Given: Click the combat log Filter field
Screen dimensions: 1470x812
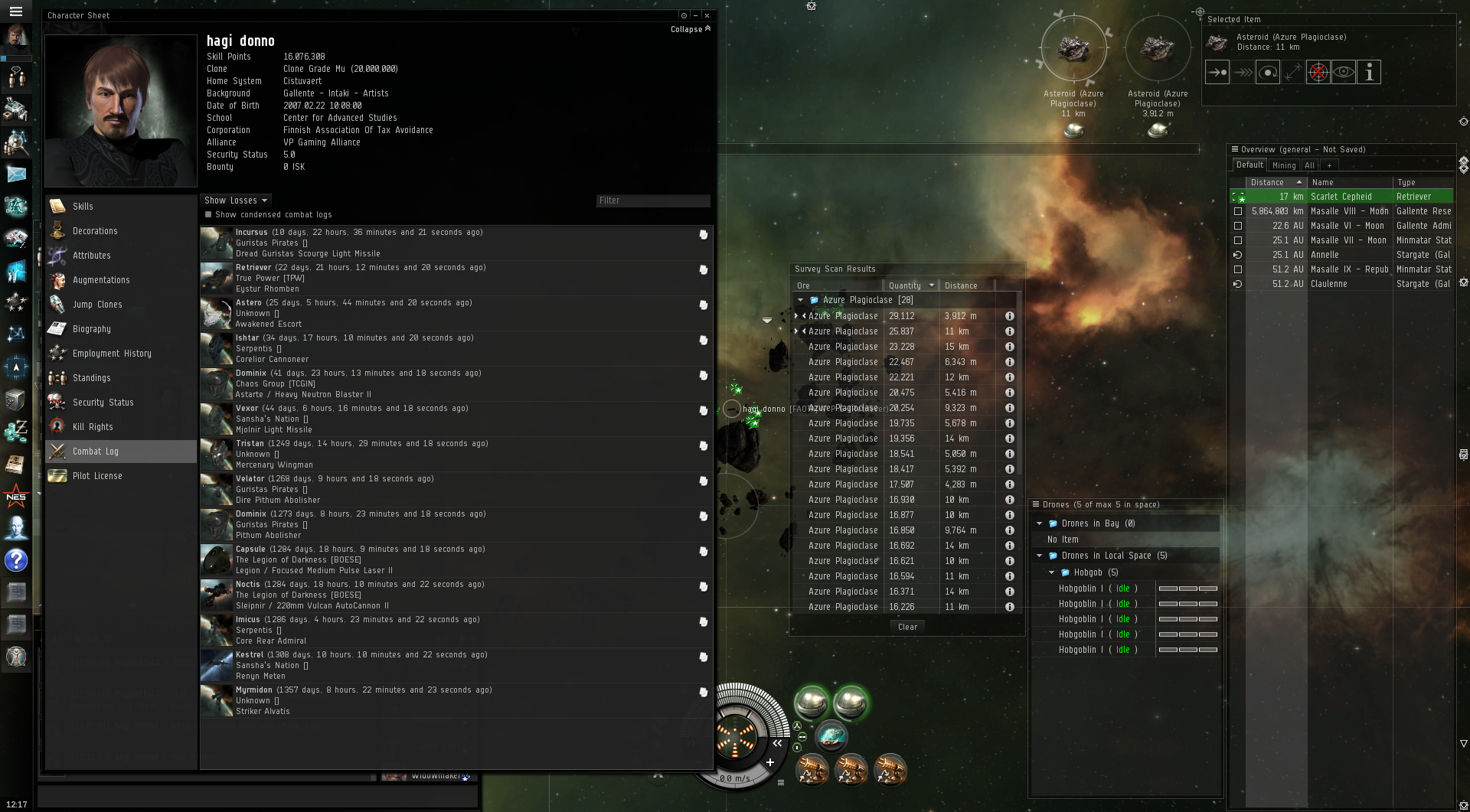Looking at the screenshot, I should 652,201.
